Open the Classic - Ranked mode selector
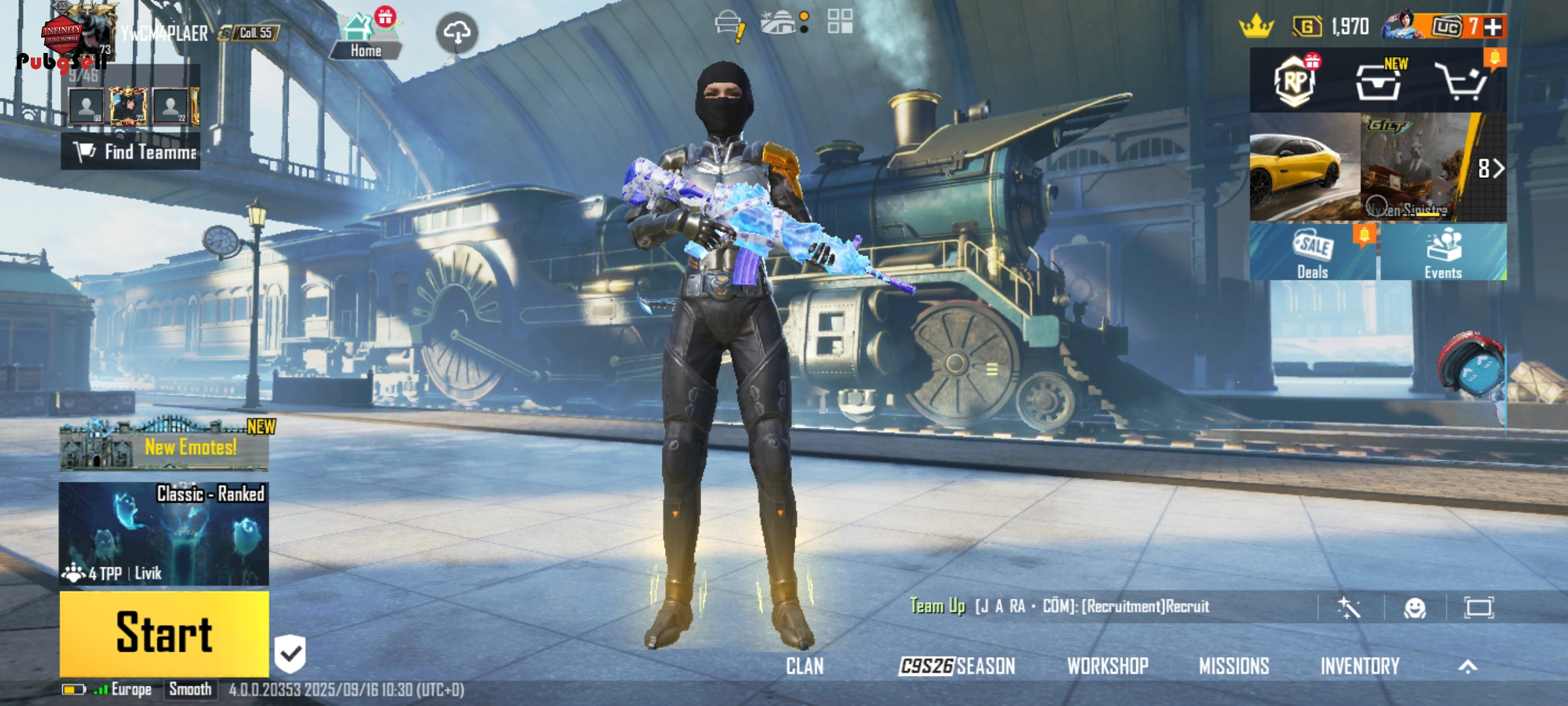The width and height of the screenshot is (1568, 706). [x=164, y=533]
